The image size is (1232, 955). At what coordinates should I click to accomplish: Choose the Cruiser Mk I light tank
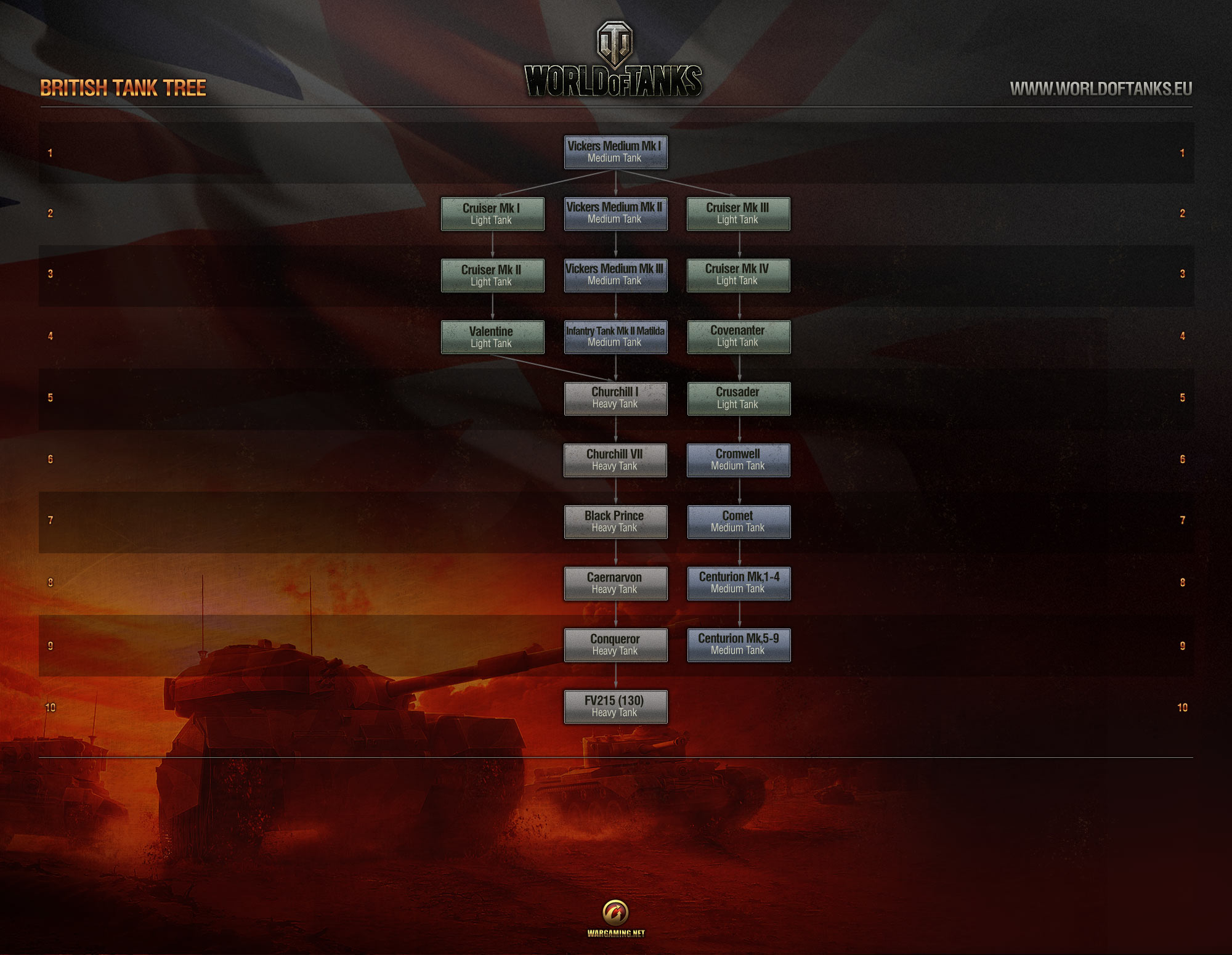tap(492, 214)
